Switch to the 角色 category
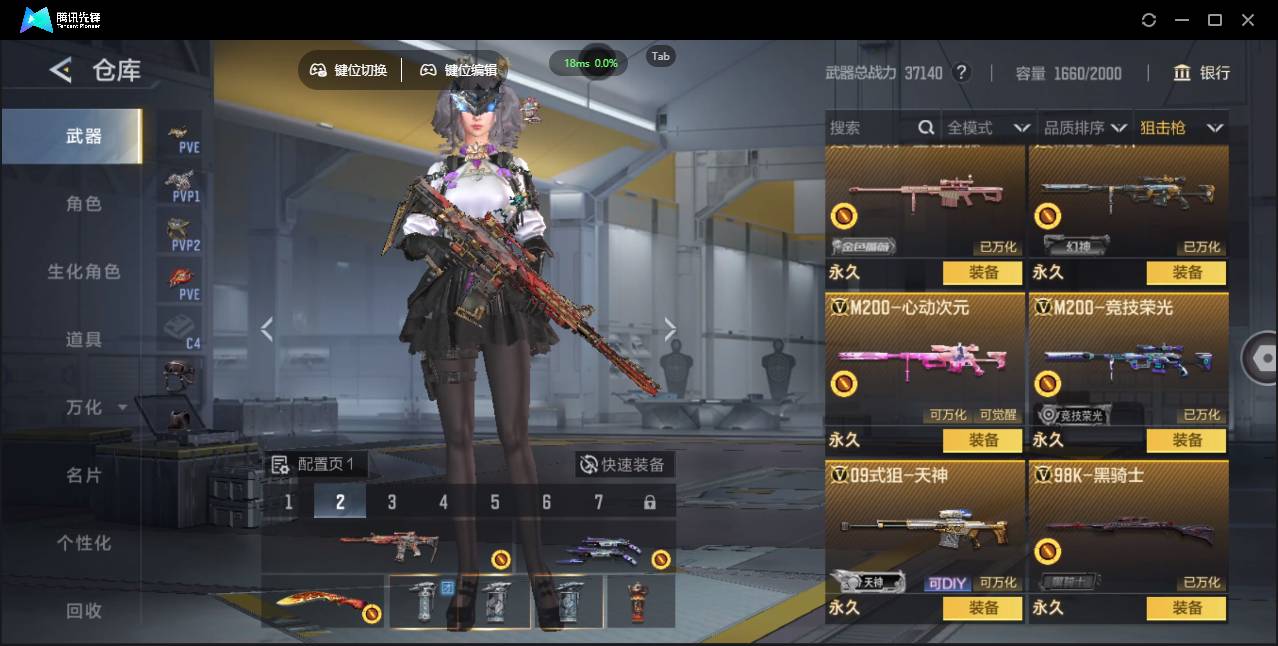This screenshot has height=646, width=1278. 84,204
